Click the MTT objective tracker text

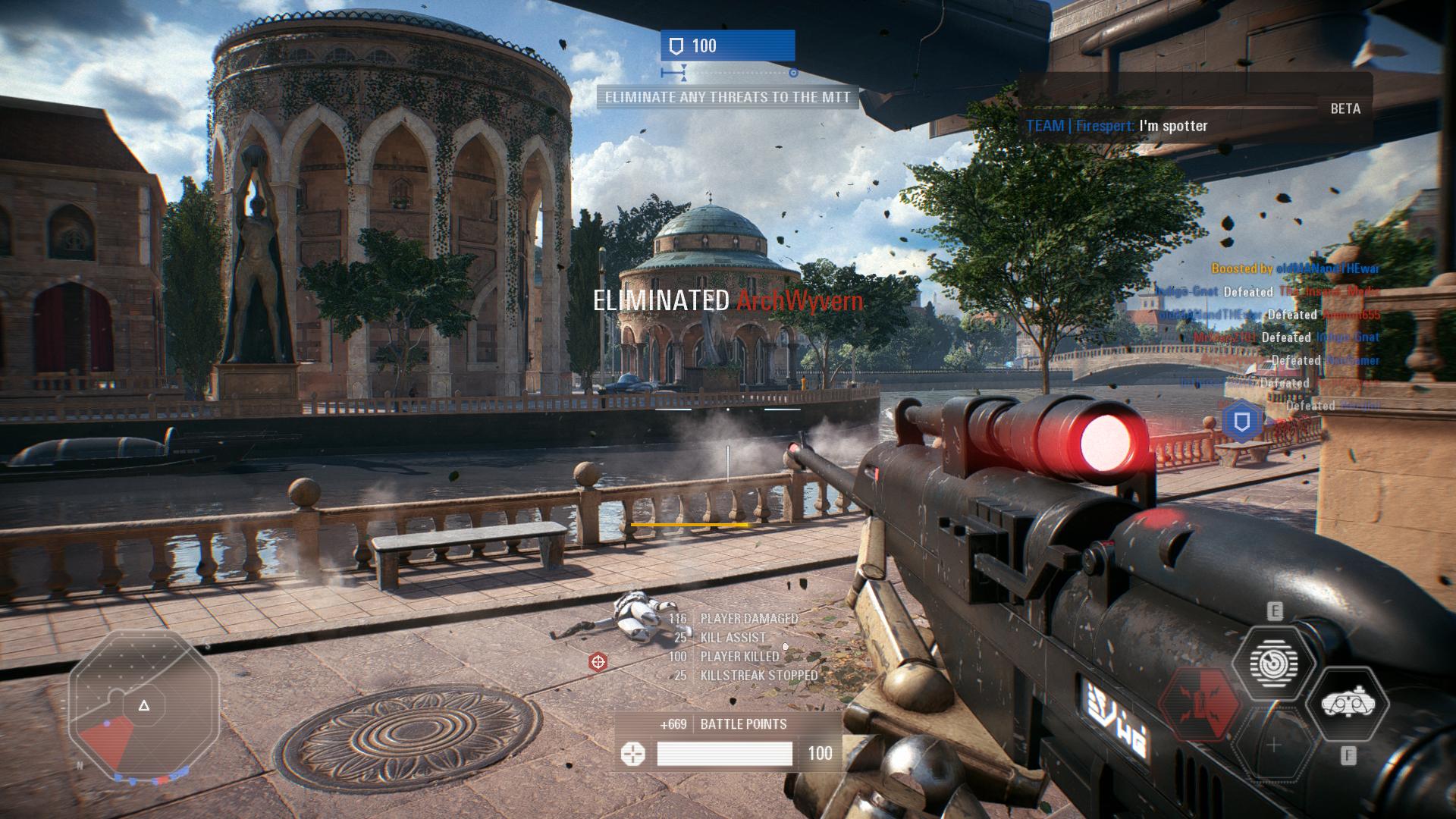[727, 97]
